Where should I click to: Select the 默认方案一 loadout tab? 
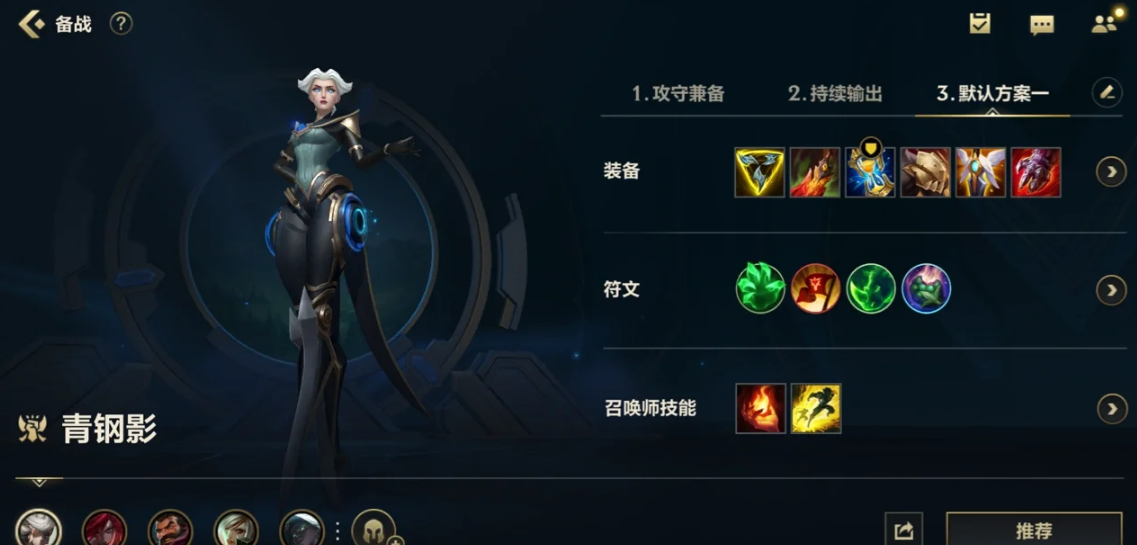click(x=992, y=94)
